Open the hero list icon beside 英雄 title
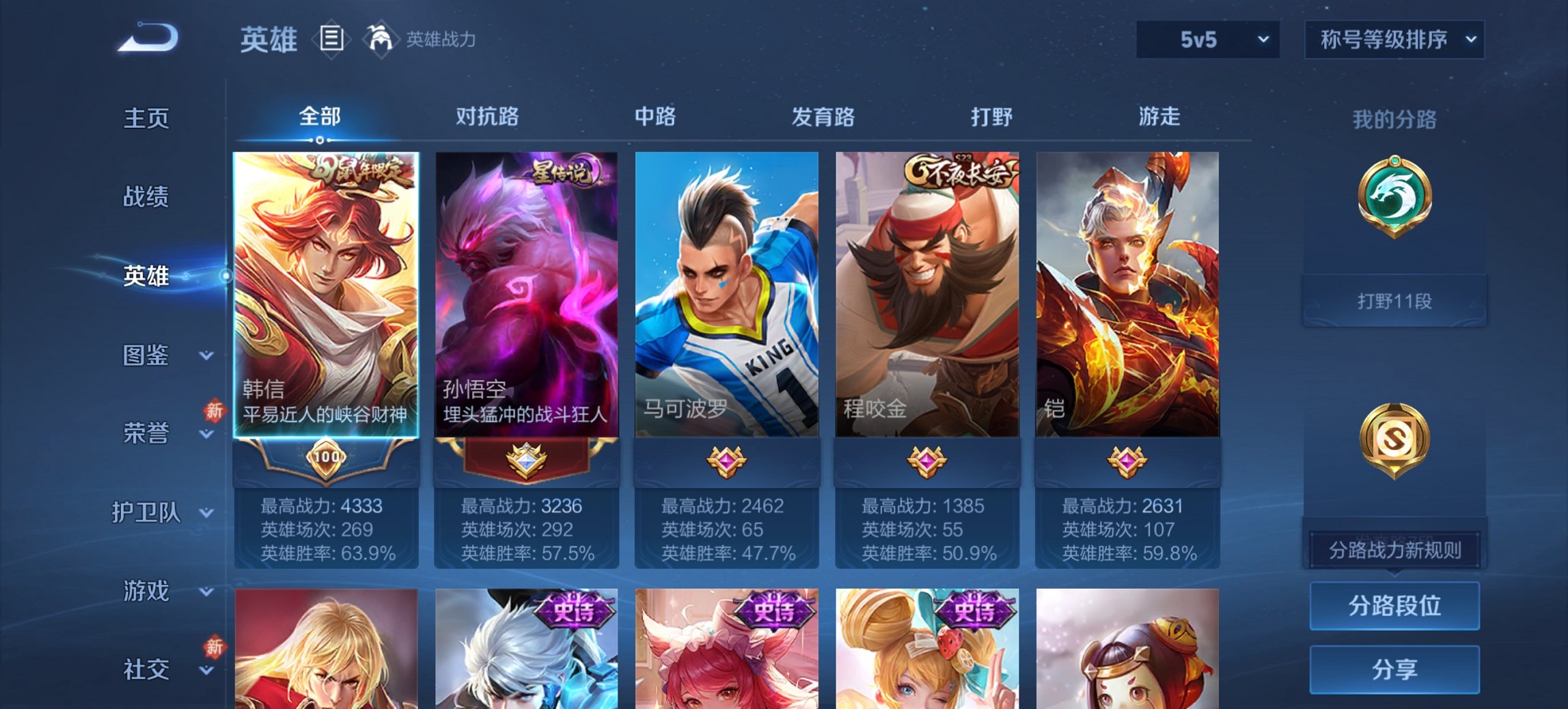 coord(331,40)
